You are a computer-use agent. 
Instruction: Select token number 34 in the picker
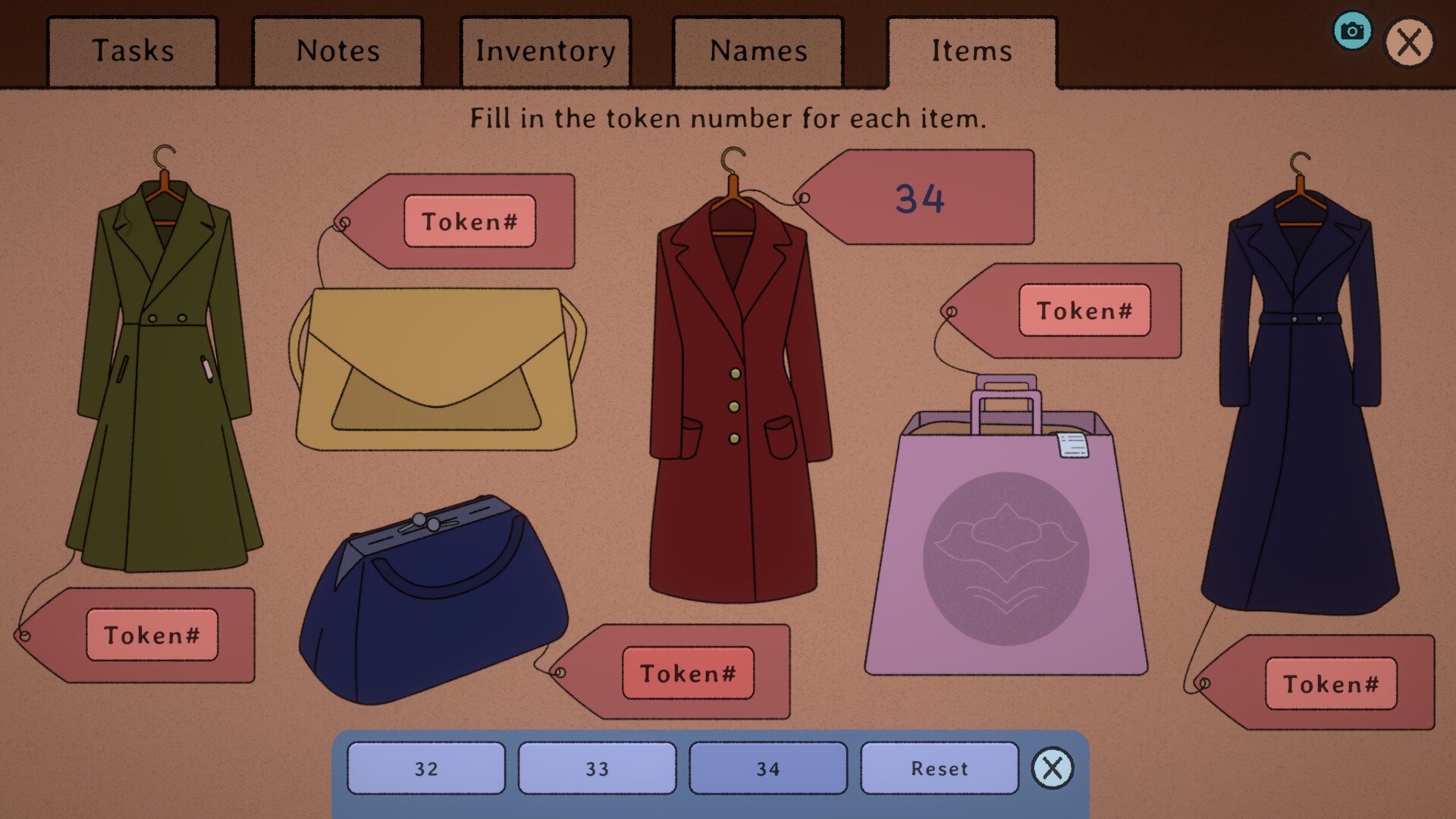click(x=767, y=769)
